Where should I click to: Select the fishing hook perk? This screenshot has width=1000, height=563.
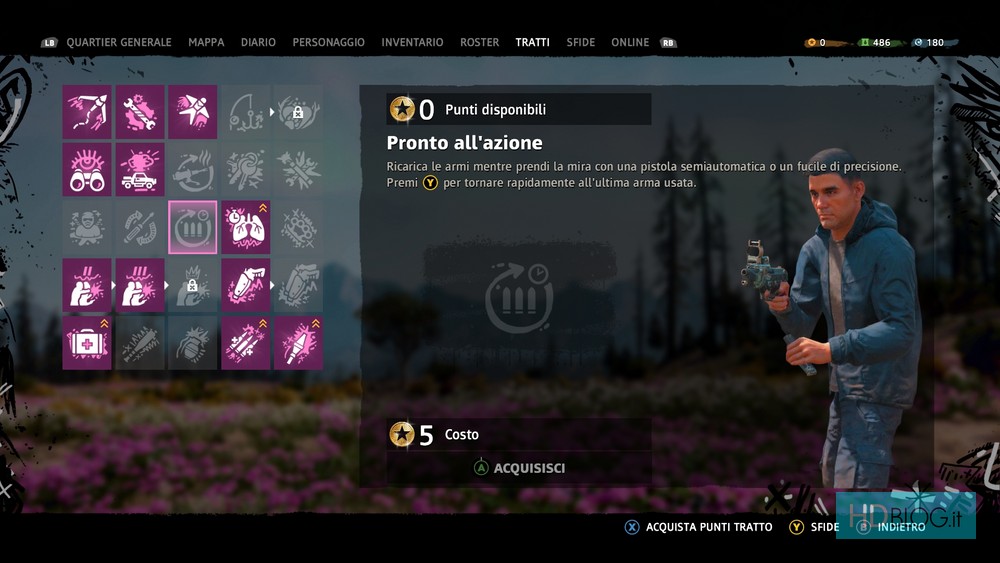[x=245, y=111]
